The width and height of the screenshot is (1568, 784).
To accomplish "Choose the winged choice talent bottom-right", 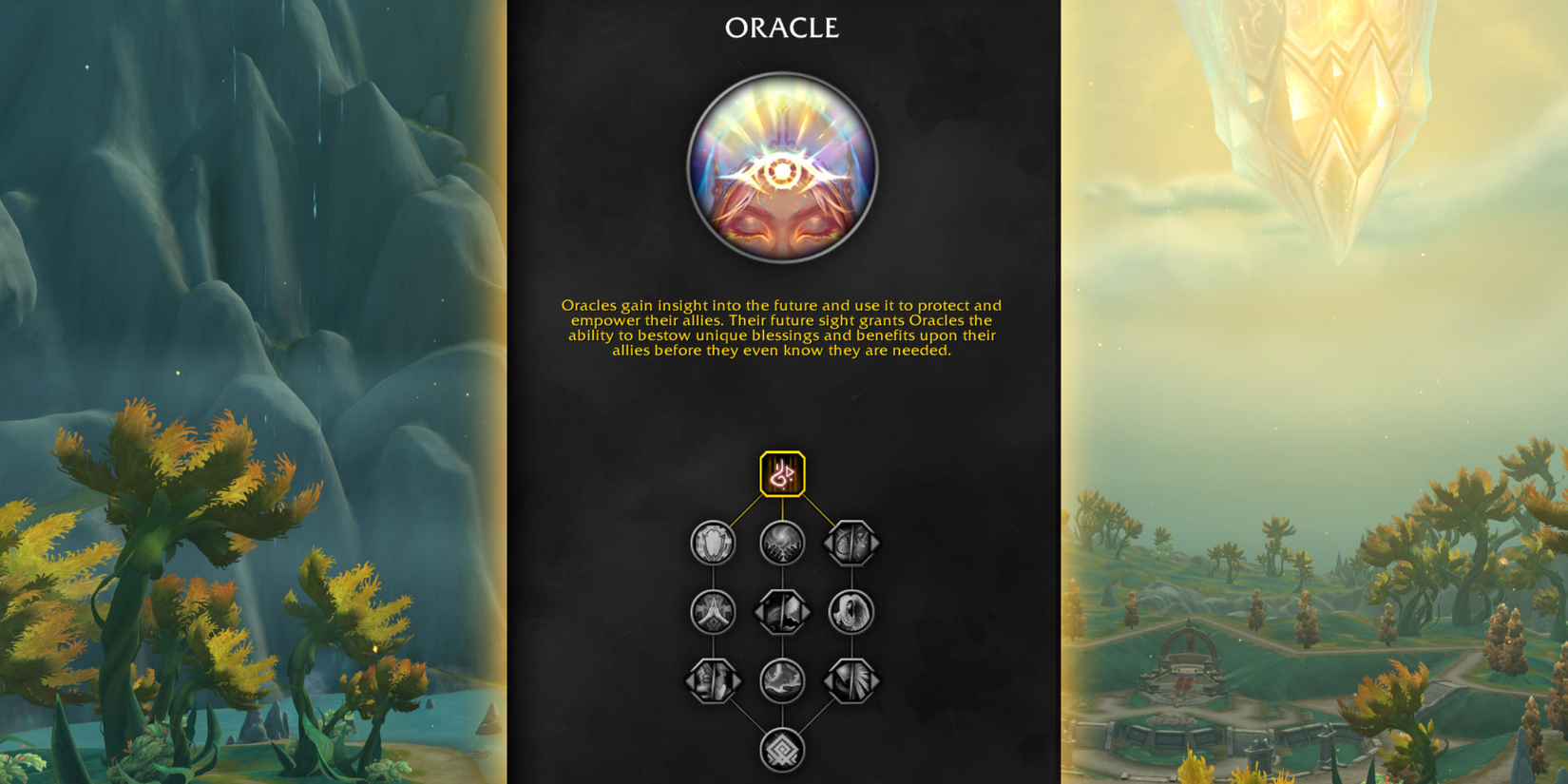I will click(x=851, y=679).
